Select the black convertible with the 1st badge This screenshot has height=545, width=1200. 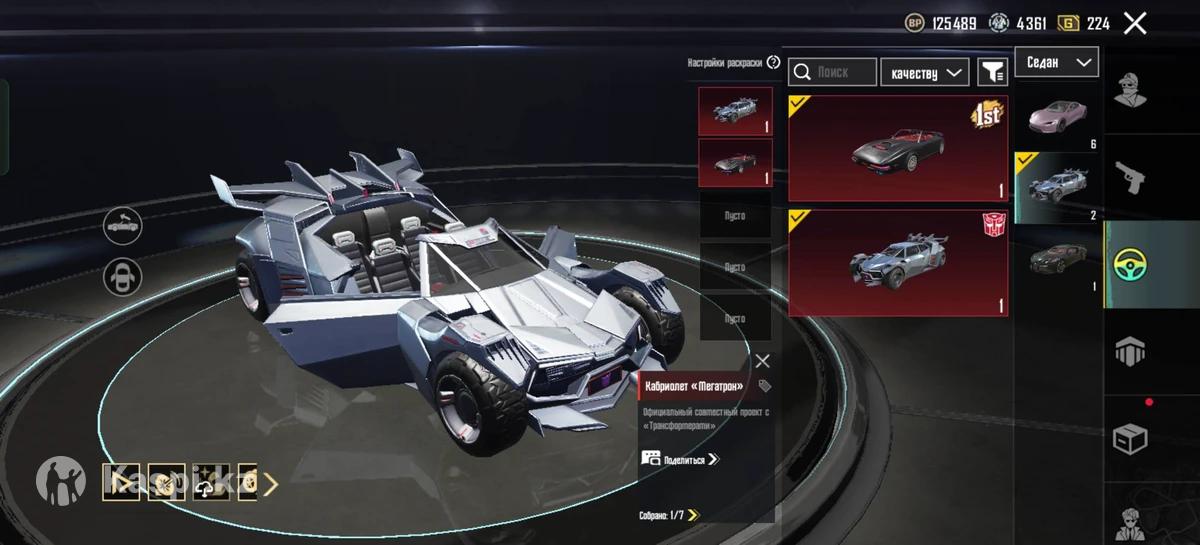[897, 148]
